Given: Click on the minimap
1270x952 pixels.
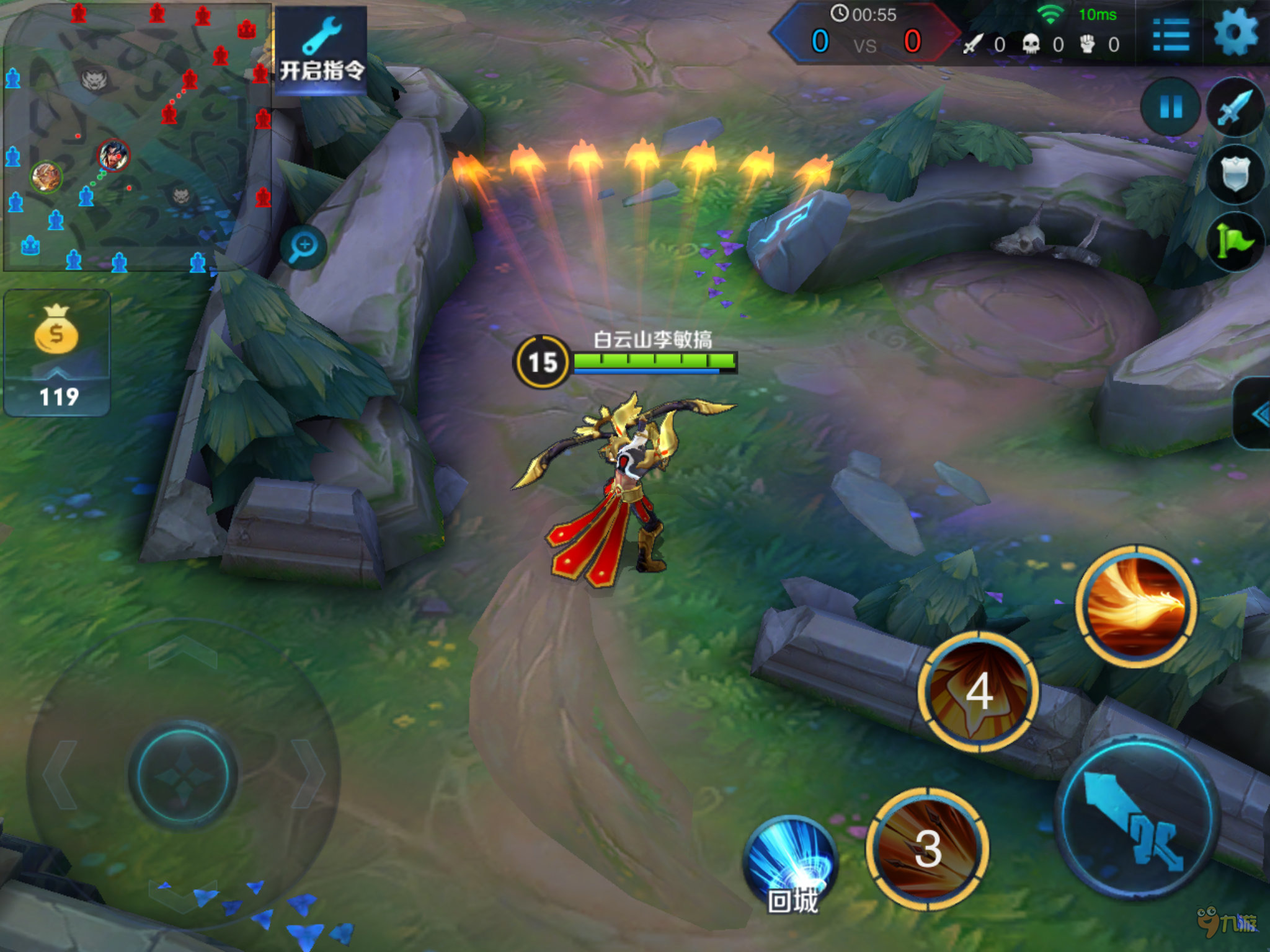Looking at the screenshot, I should (136, 138).
